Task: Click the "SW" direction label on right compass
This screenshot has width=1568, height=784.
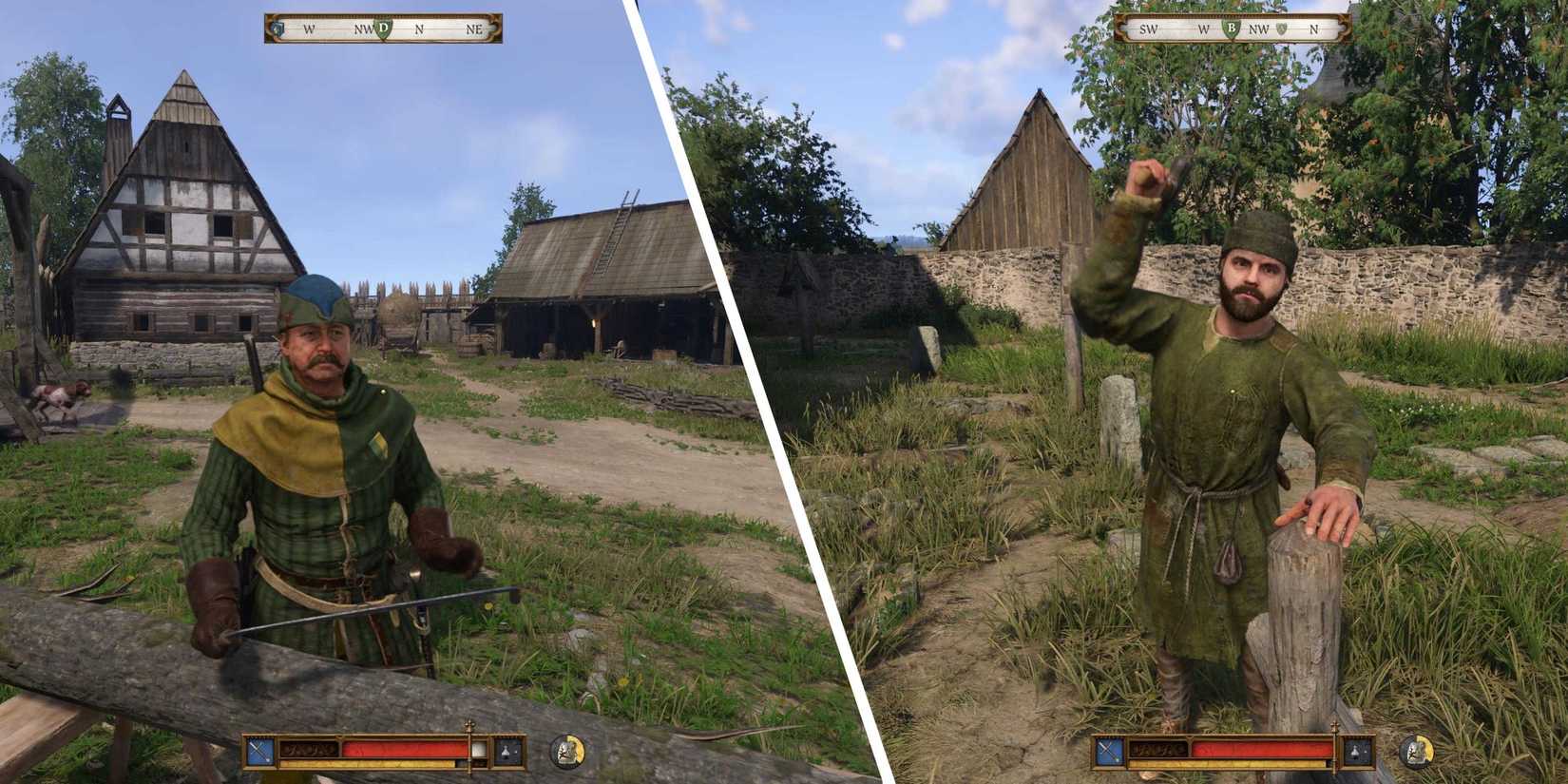Action: pyautogui.click(x=1148, y=29)
